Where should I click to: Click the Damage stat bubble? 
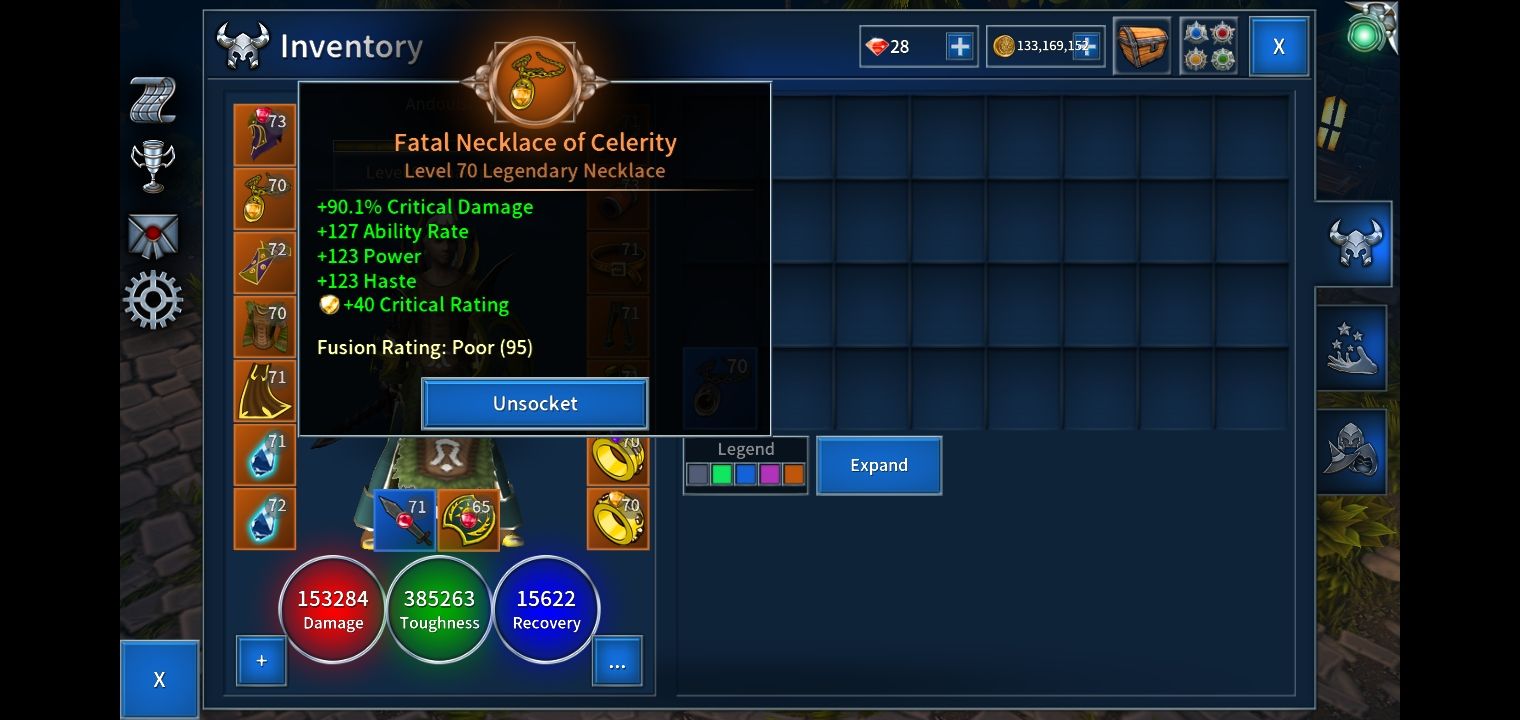332,609
